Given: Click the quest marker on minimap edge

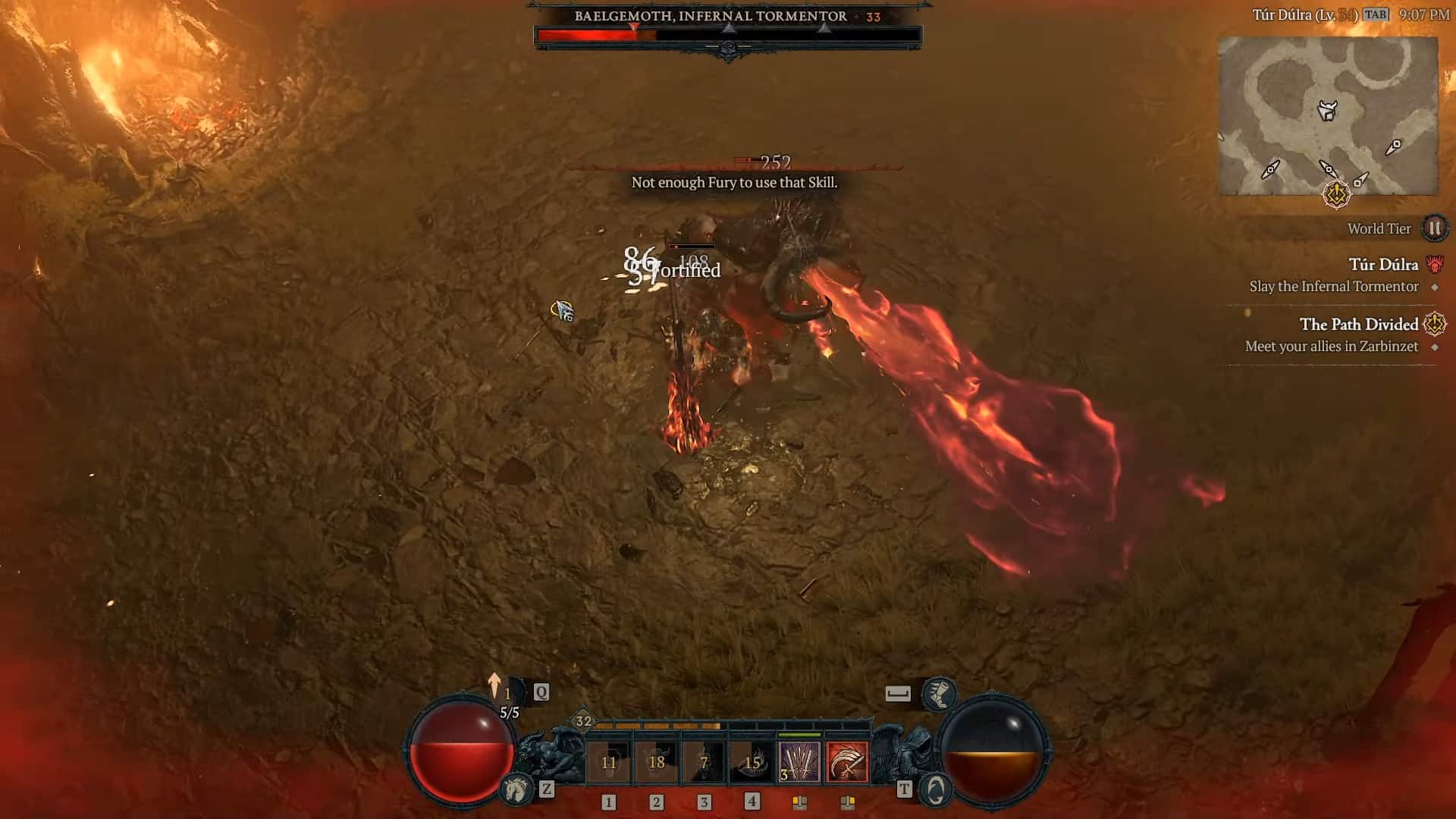Looking at the screenshot, I should click(x=1336, y=194).
